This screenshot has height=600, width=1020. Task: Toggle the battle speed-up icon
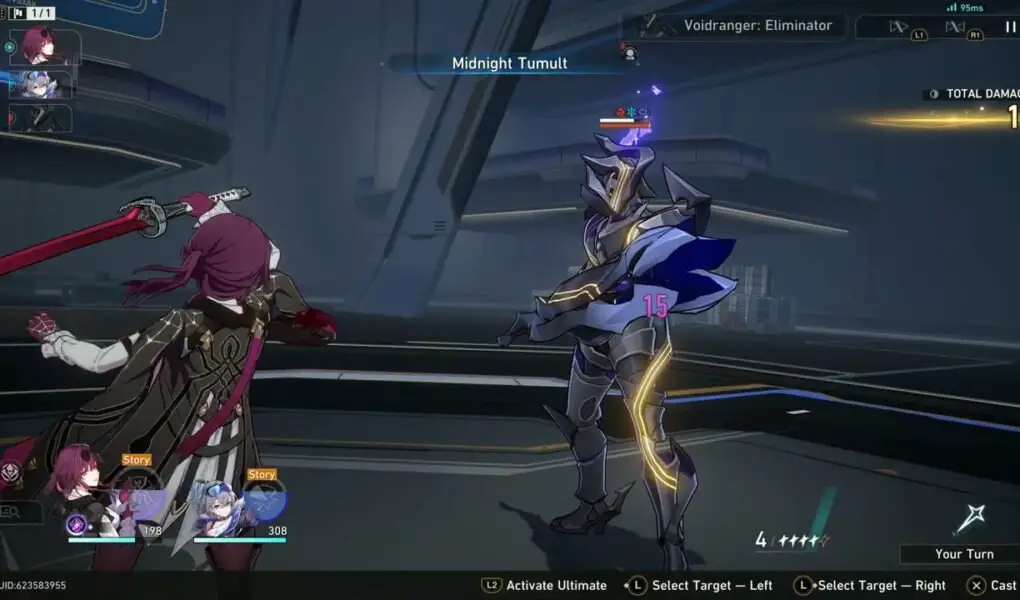(x=898, y=27)
